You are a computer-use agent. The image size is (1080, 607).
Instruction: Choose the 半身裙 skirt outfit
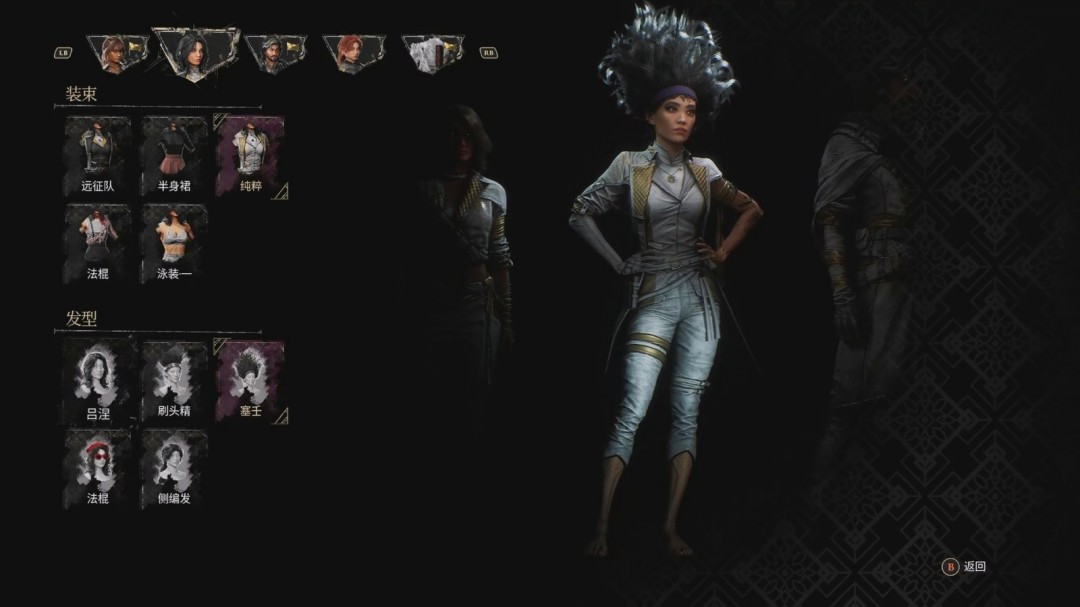pyautogui.click(x=174, y=155)
